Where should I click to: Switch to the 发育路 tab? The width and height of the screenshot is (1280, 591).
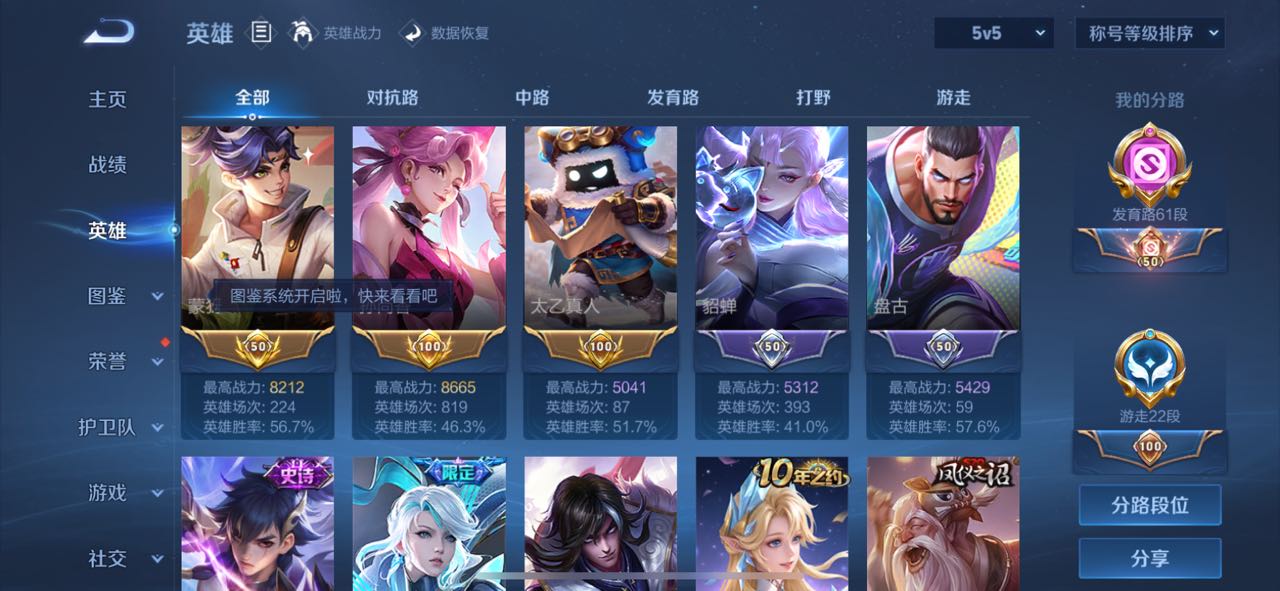pyautogui.click(x=672, y=97)
